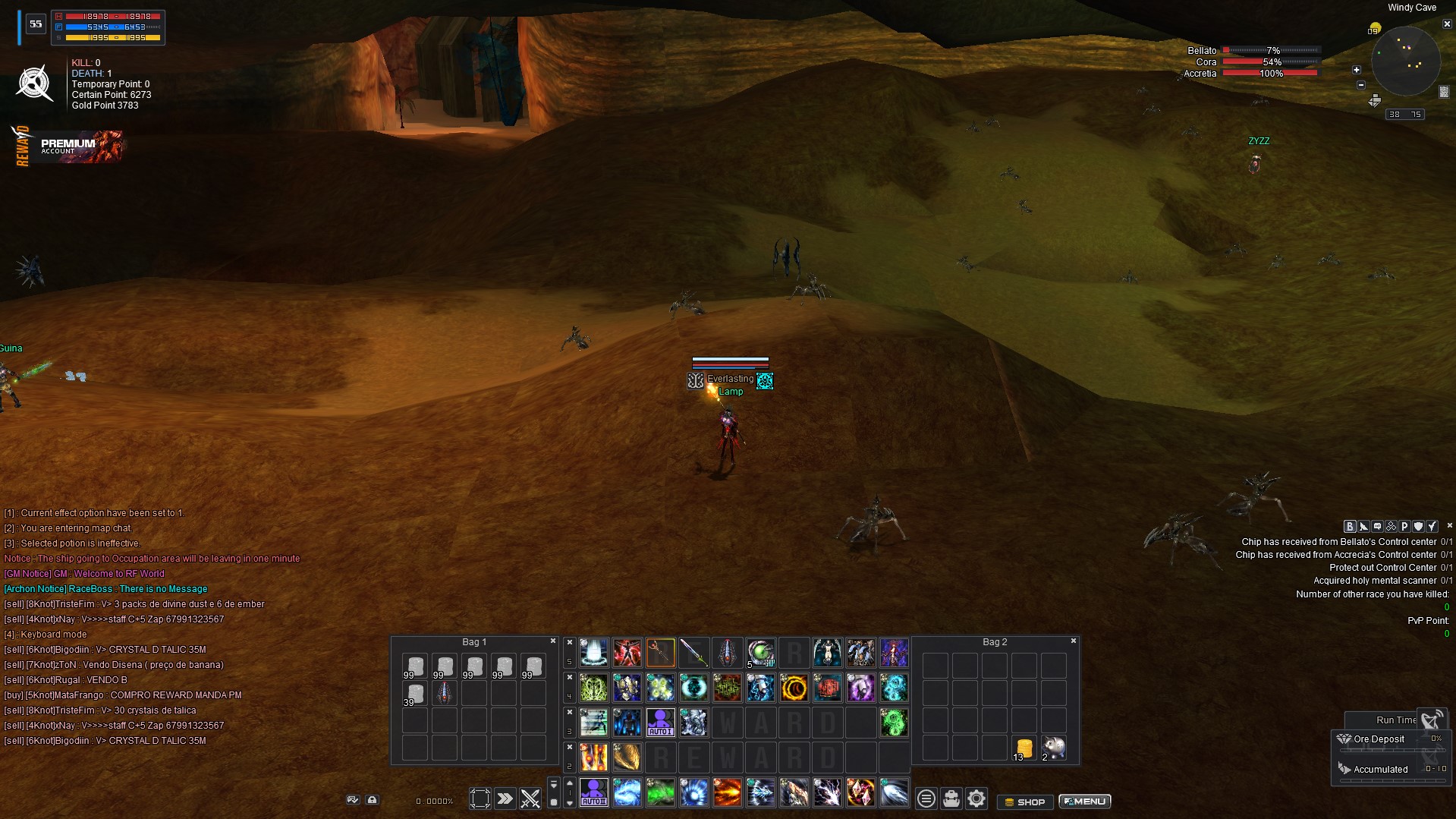1456x819 pixels.
Task: Close the minimap panel
Action: [1446, 24]
